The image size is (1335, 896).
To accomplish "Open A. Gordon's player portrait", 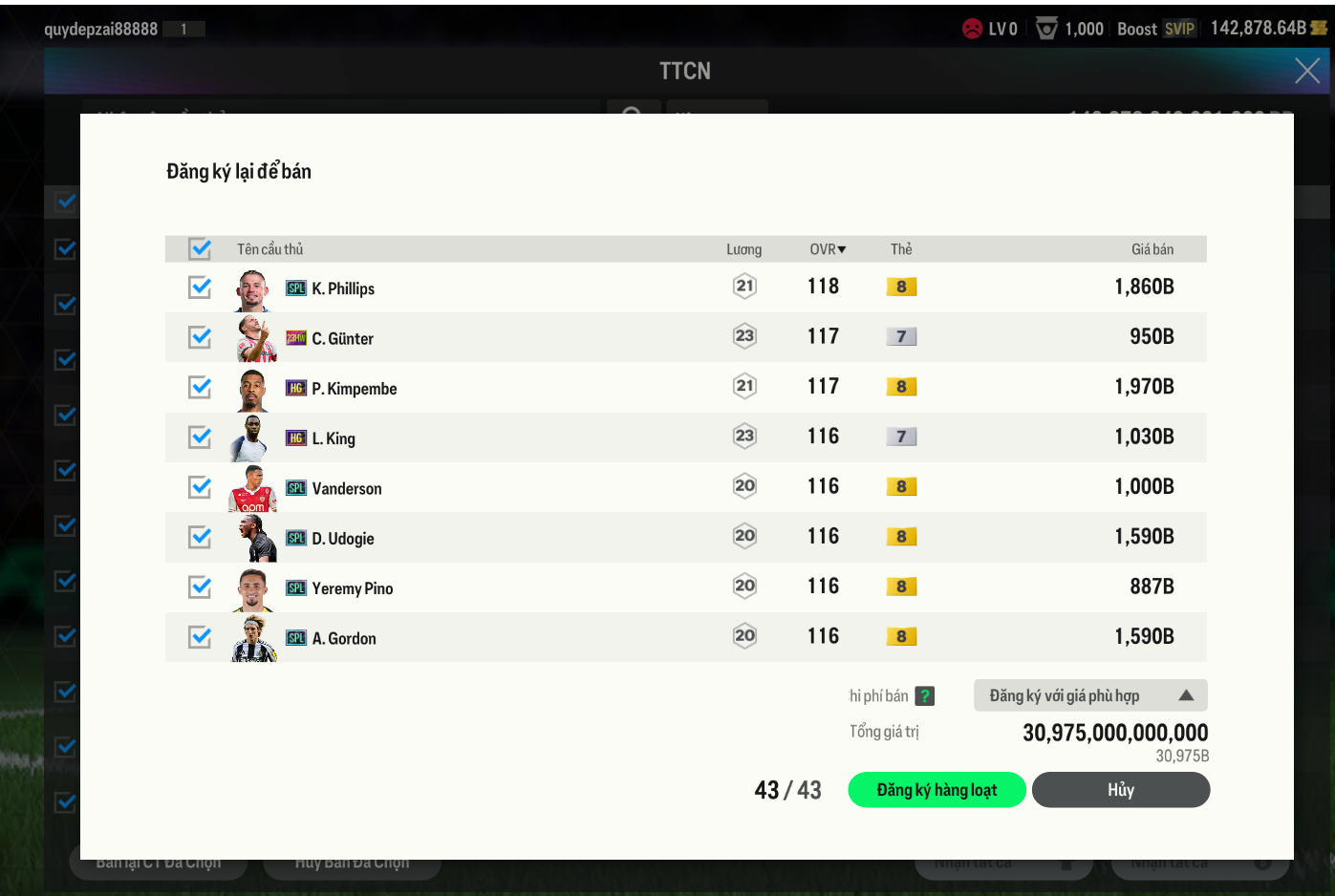I will (254, 638).
